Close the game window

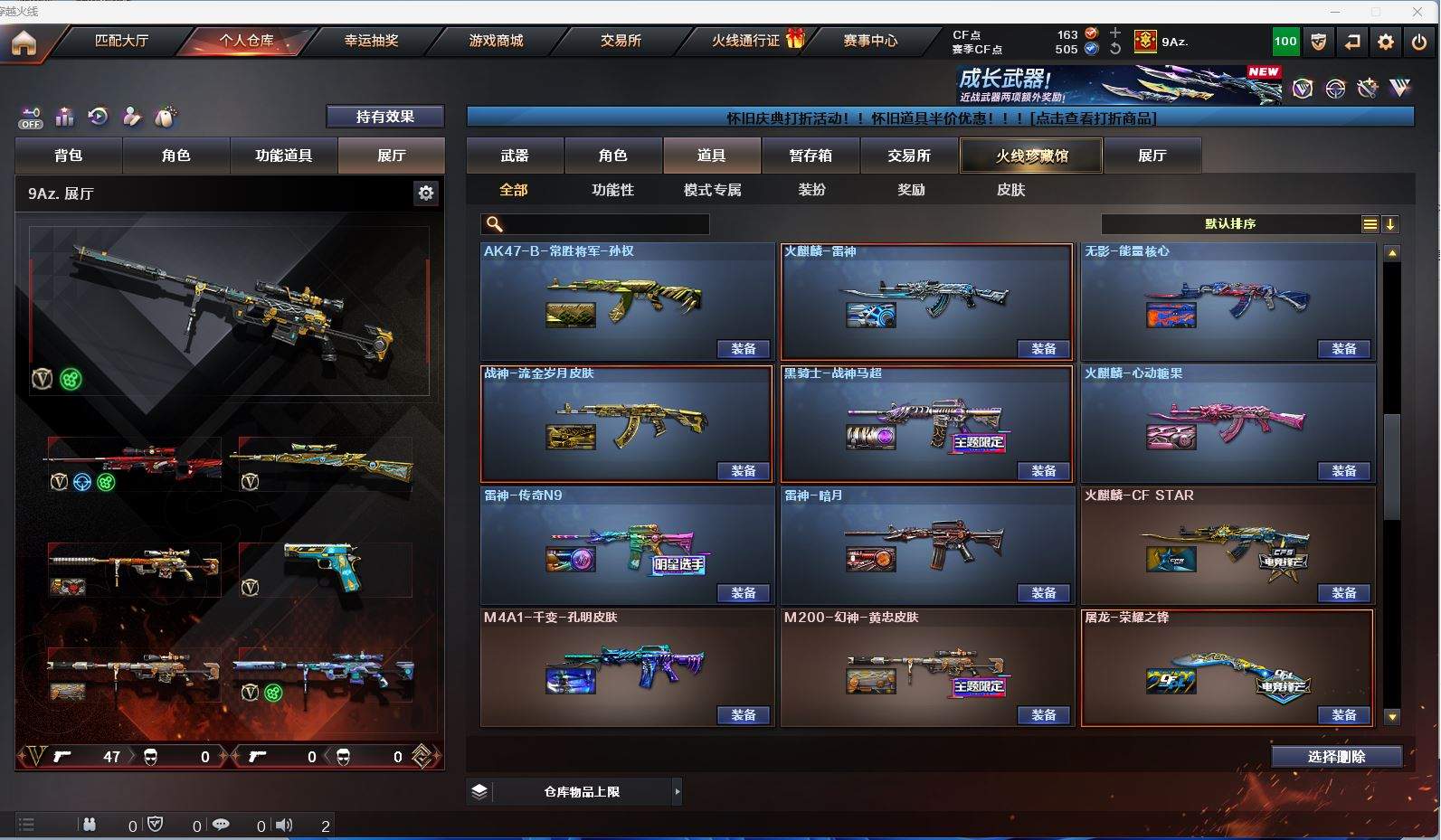click(1417, 11)
